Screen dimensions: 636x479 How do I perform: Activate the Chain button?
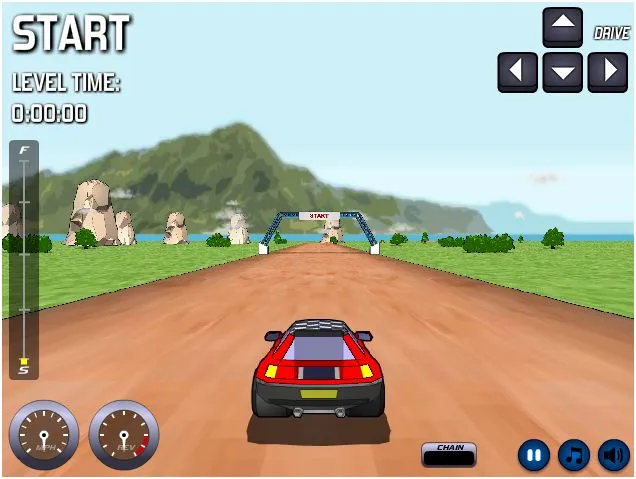pos(449,454)
